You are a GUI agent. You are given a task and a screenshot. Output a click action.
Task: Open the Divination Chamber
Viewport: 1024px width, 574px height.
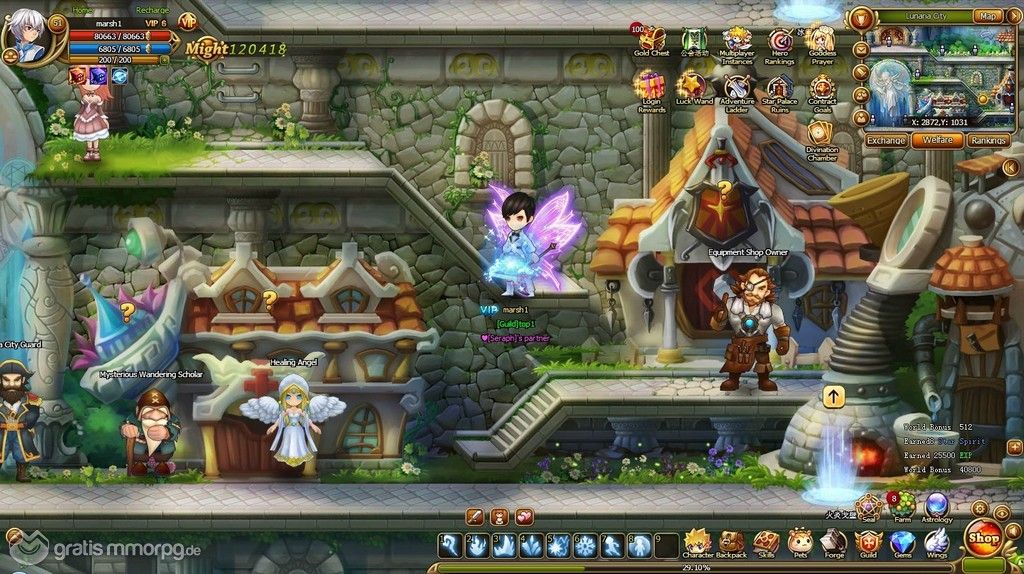(x=822, y=135)
